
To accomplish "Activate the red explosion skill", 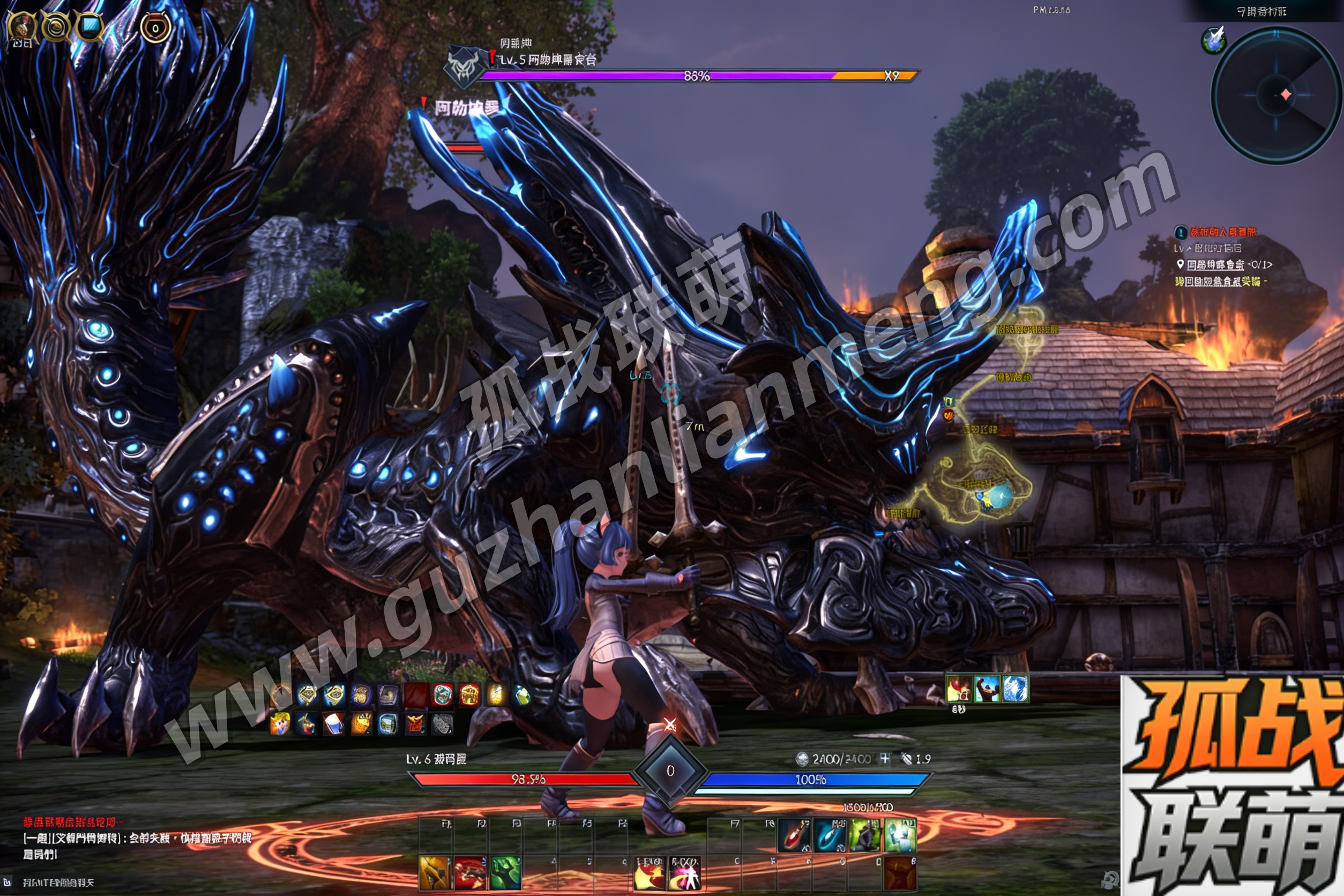I will (x=470, y=872).
